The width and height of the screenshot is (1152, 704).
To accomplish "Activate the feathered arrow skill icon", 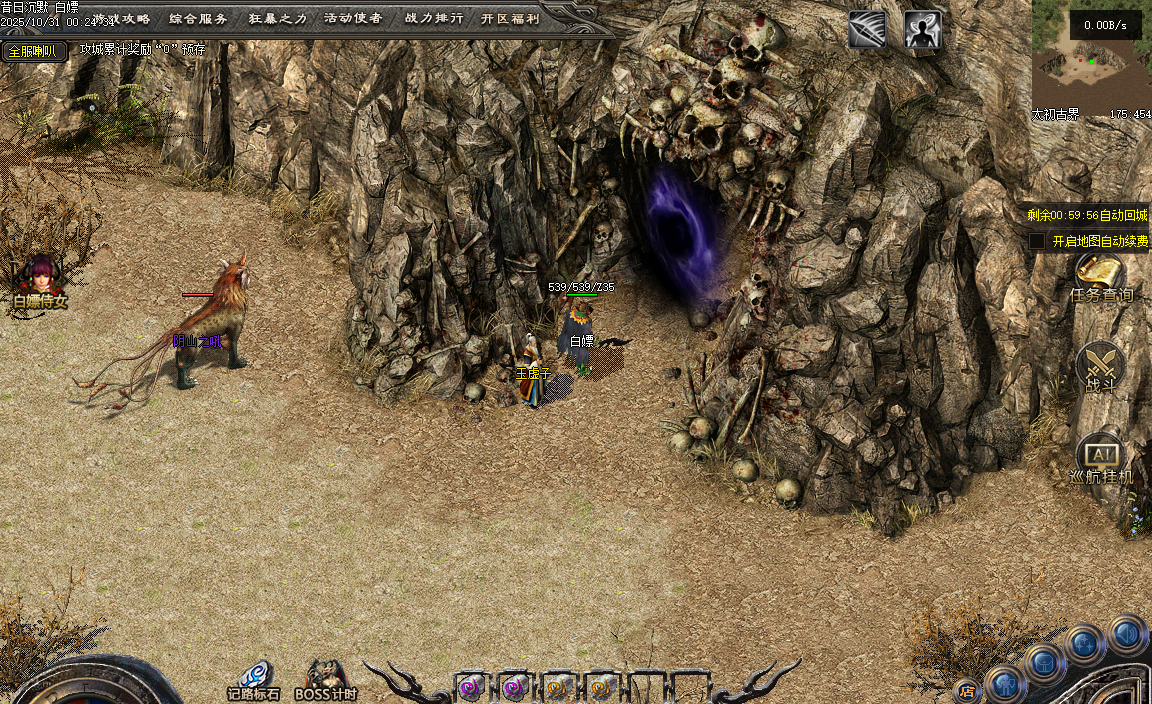I will (867, 30).
